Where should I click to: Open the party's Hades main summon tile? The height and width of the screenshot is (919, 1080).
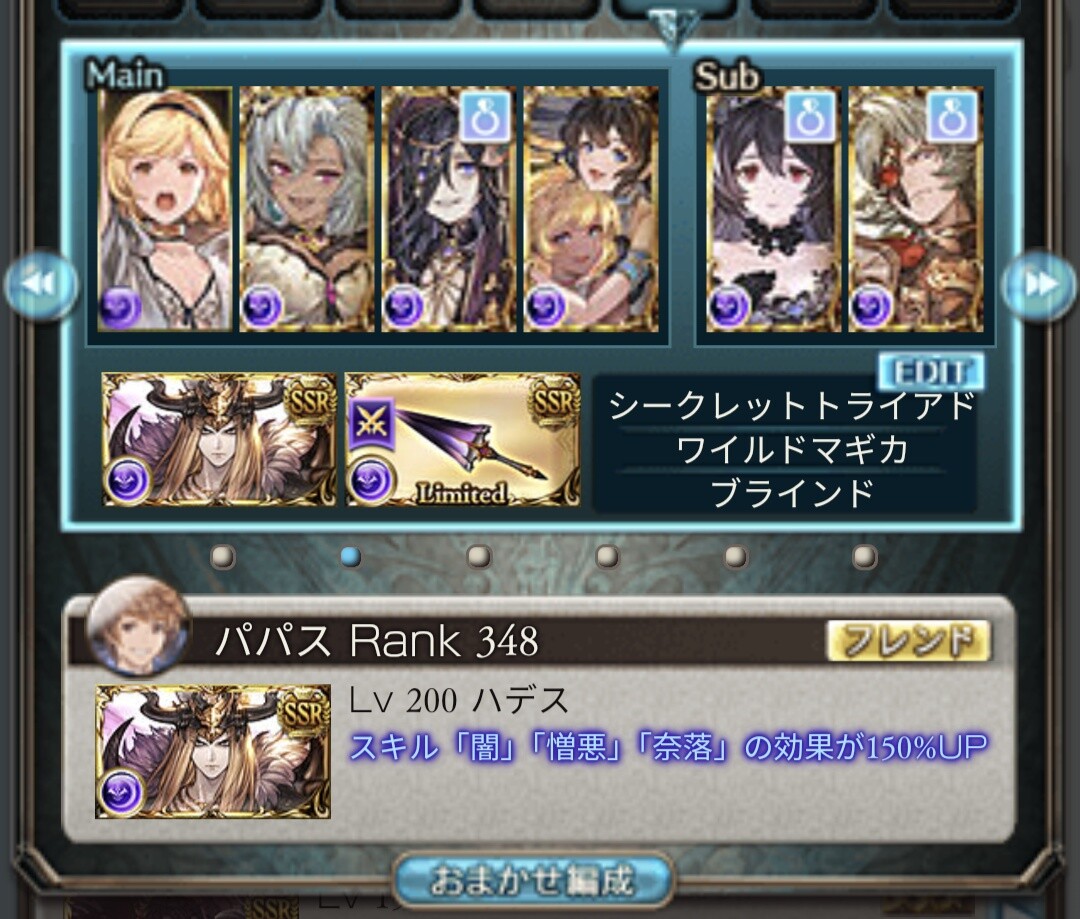(x=219, y=440)
